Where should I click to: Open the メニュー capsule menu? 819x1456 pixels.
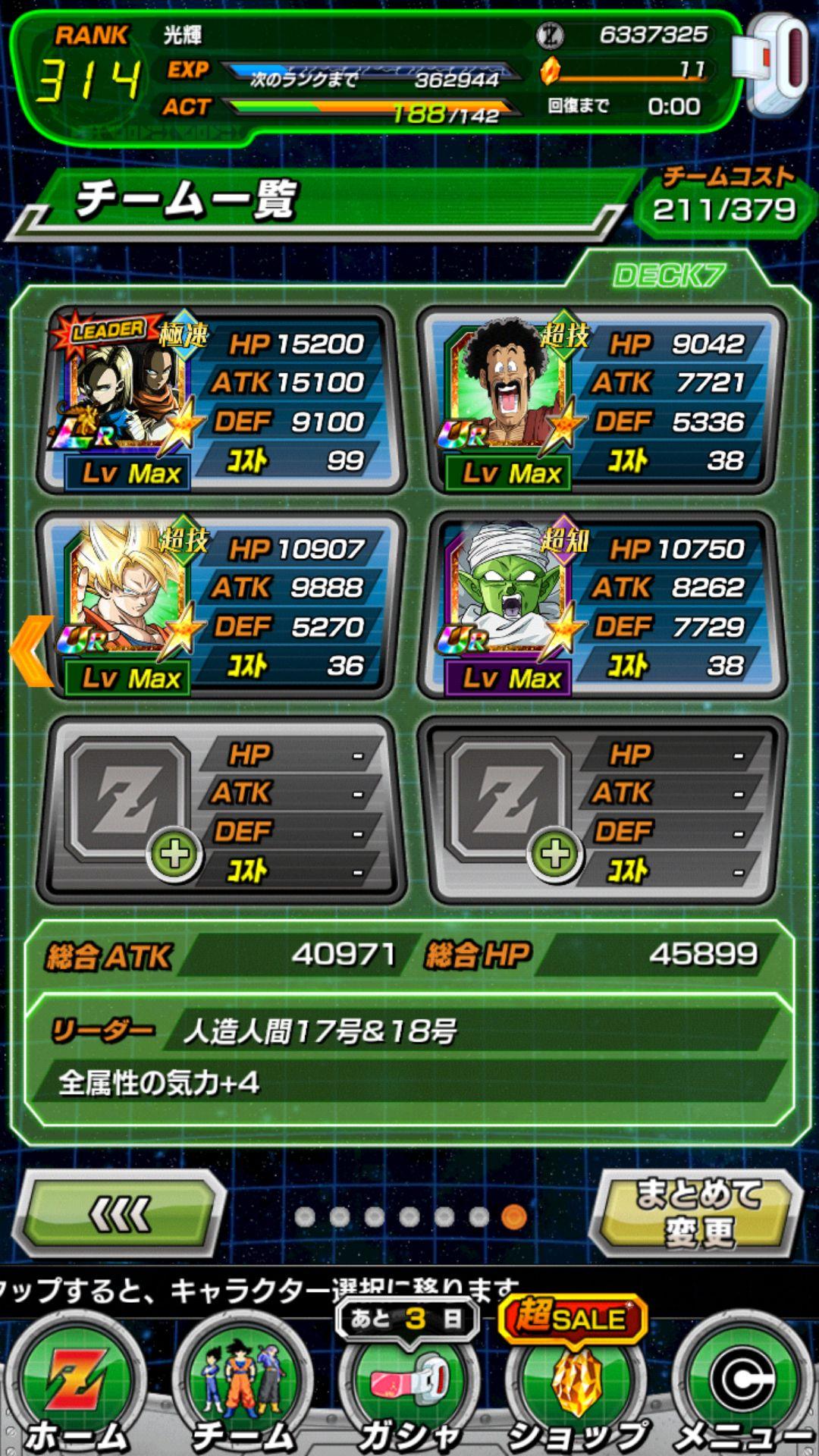click(x=743, y=1388)
